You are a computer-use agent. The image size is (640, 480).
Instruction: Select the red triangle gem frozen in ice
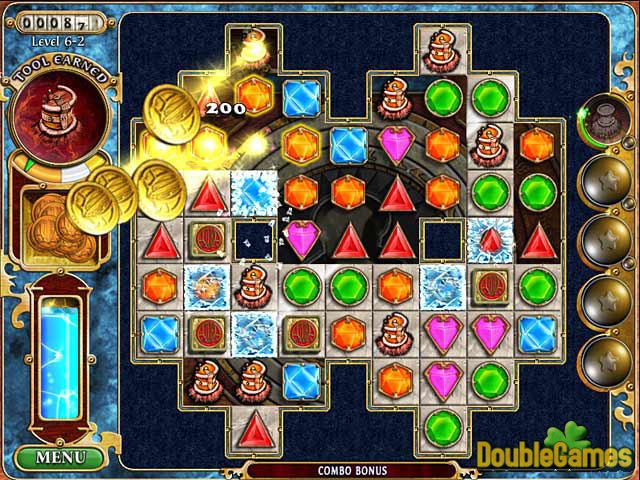(489, 238)
